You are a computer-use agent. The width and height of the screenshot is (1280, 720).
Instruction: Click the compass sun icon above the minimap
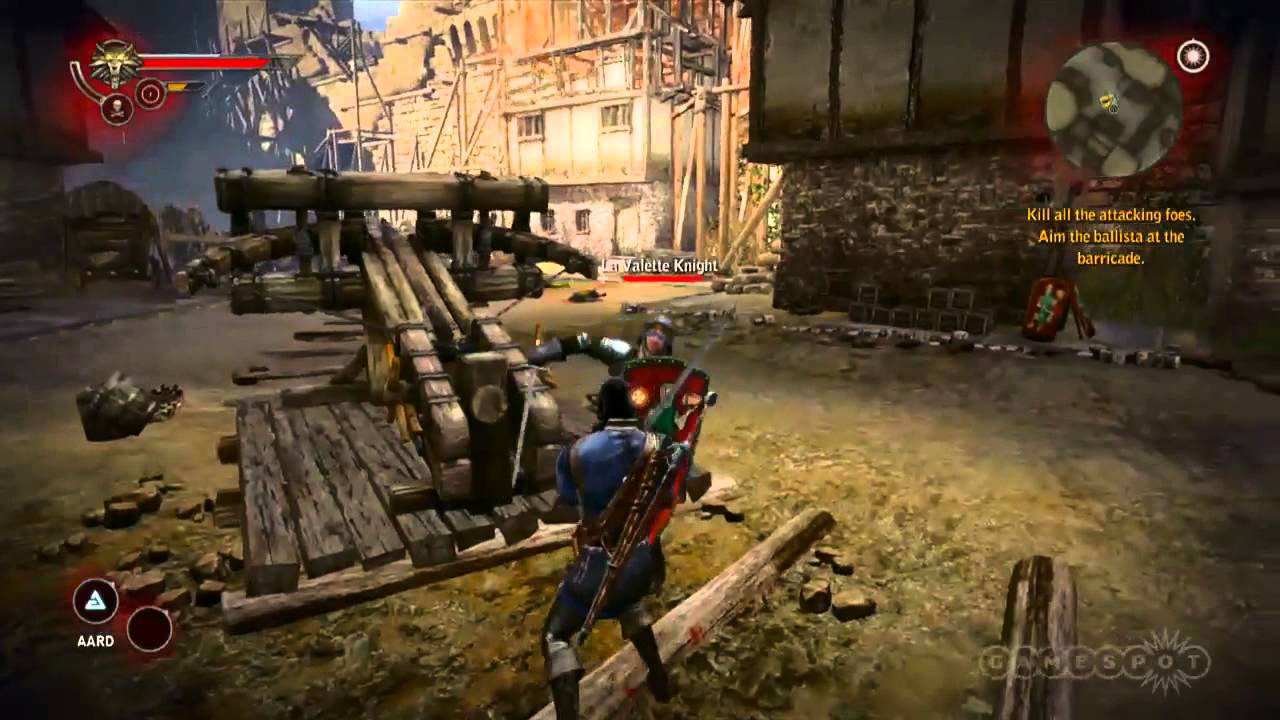pyautogui.click(x=1192, y=56)
